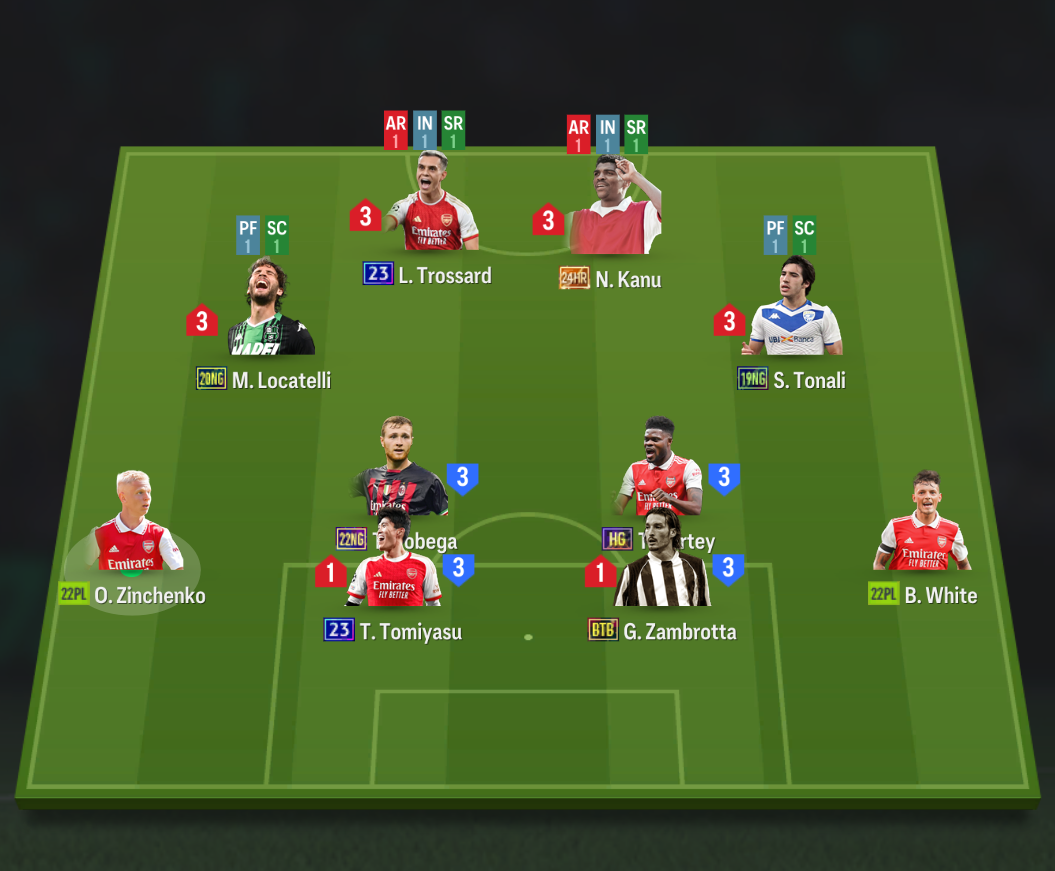Pick M. Locatelli on the left wing
This screenshot has height=871, width=1055.
[x=270, y=311]
